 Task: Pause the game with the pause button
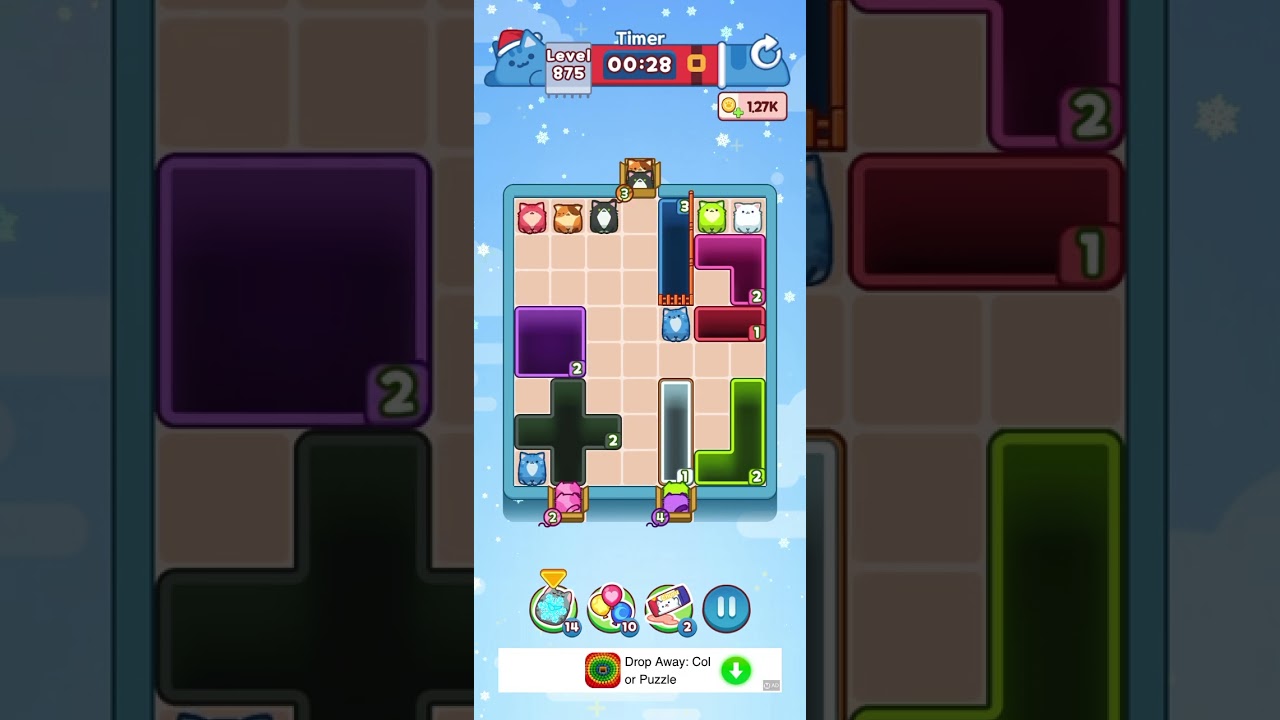pyautogui.click(x=726, y=608)
